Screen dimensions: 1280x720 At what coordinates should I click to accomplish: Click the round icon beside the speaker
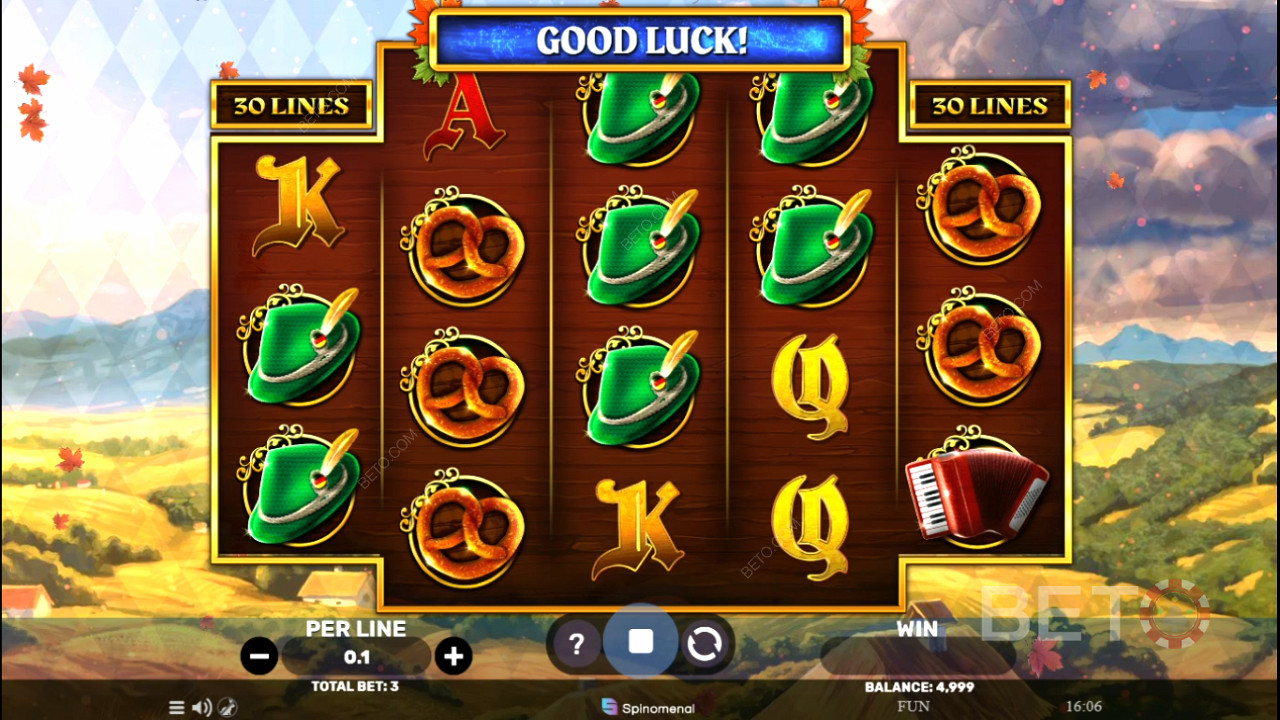pyautogui.click(x=227, y=707)
